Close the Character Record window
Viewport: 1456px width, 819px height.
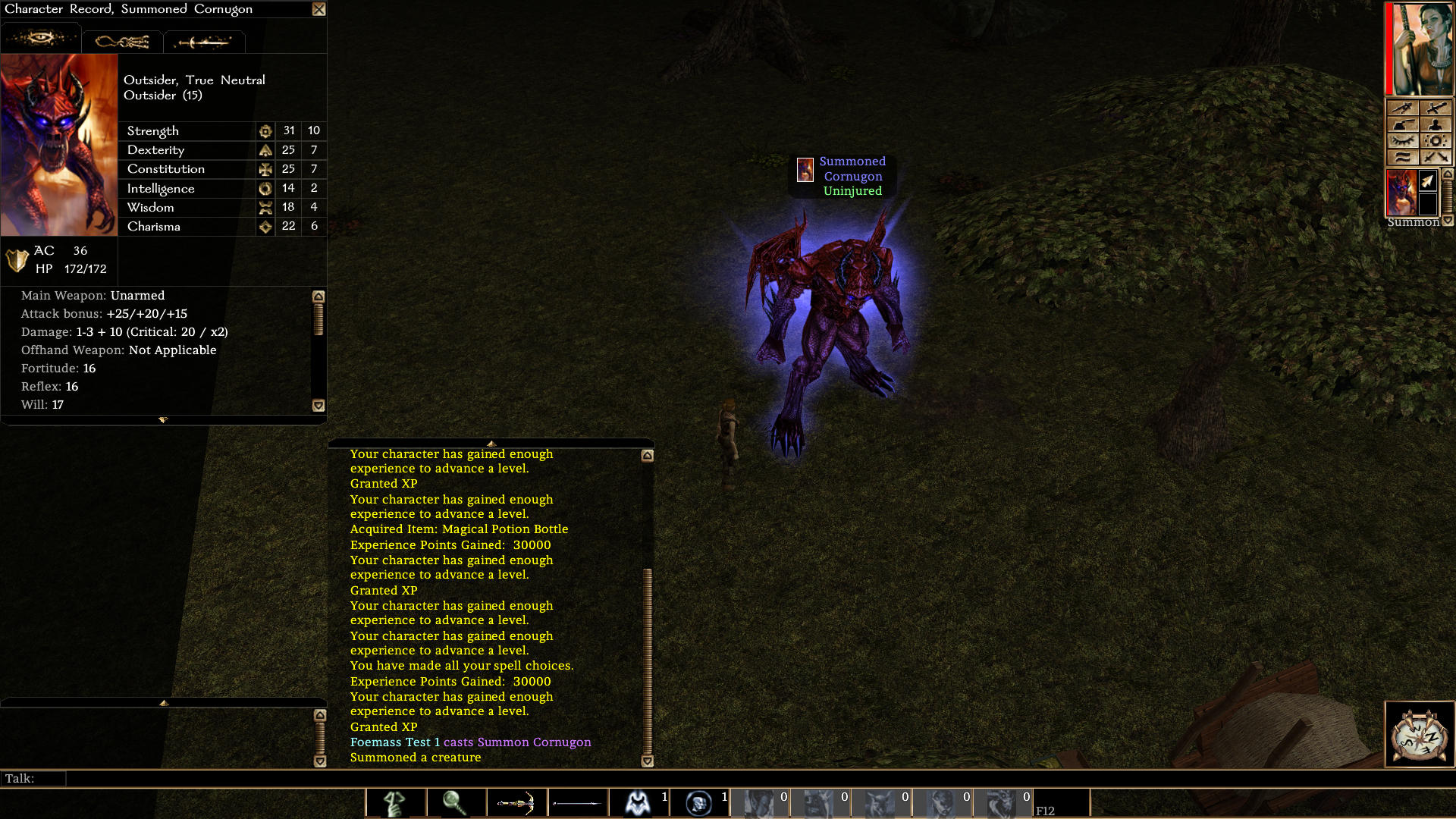318,9
